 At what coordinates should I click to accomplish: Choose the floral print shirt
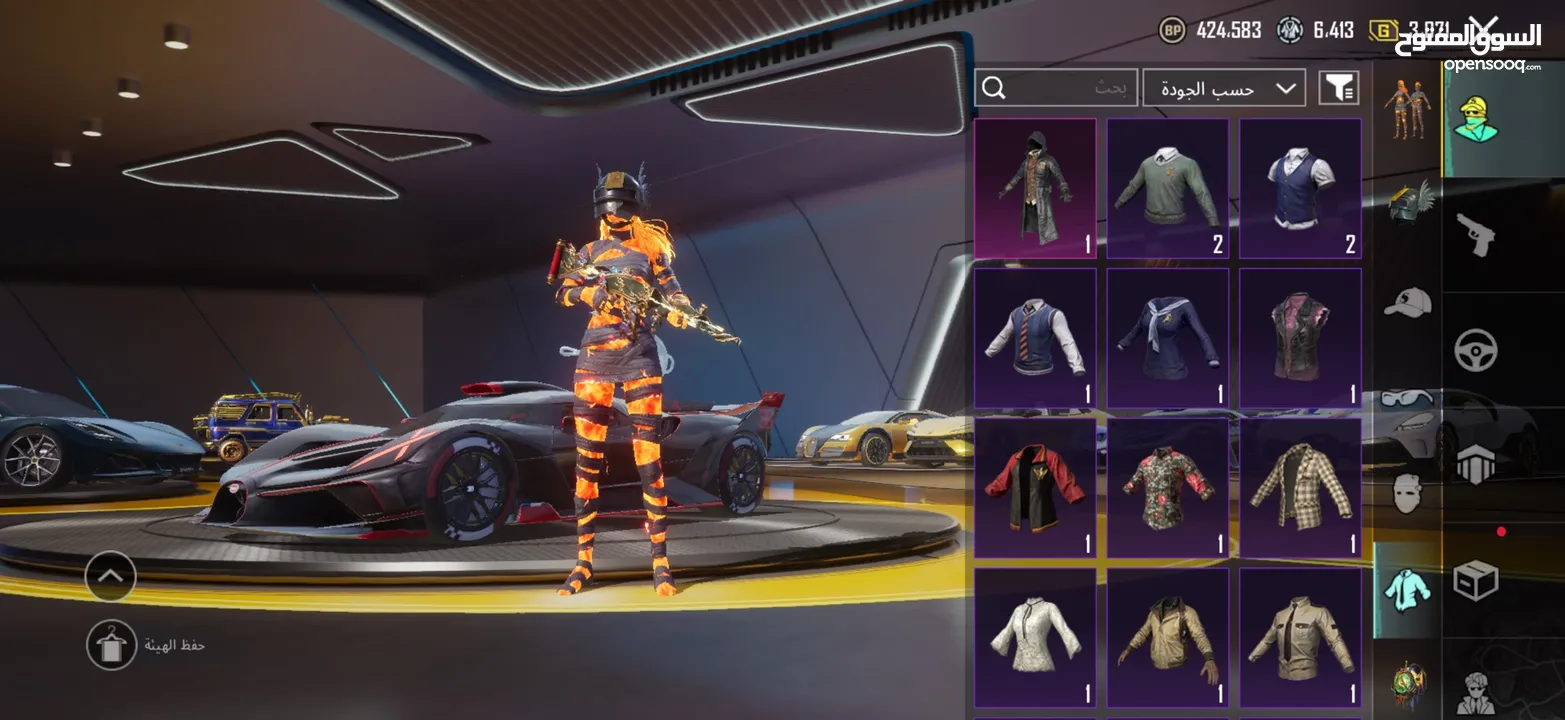(x=1167, y=488)
